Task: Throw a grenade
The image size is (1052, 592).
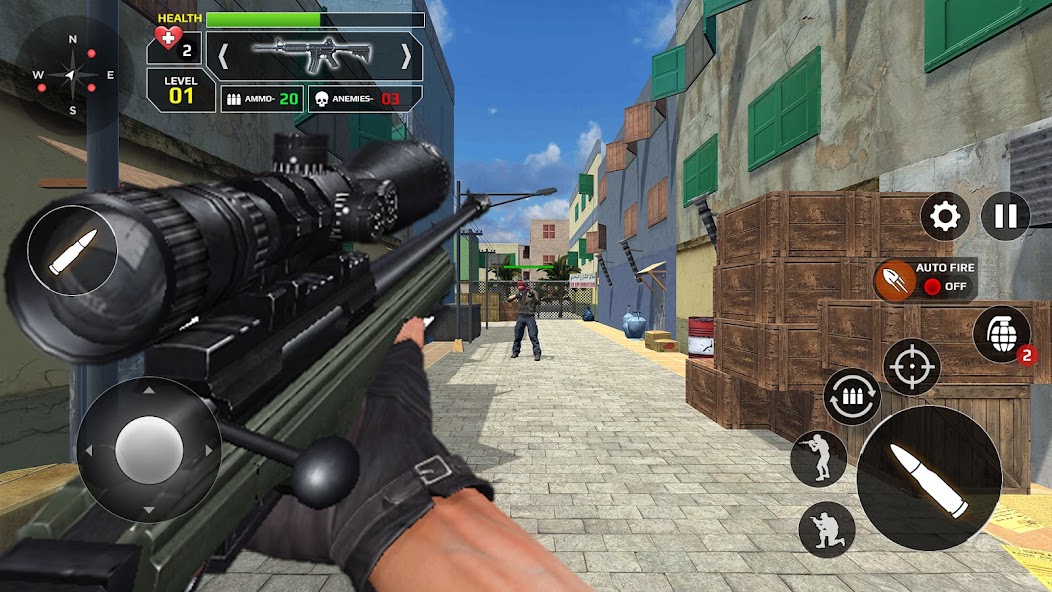Action: (1002, 333)
